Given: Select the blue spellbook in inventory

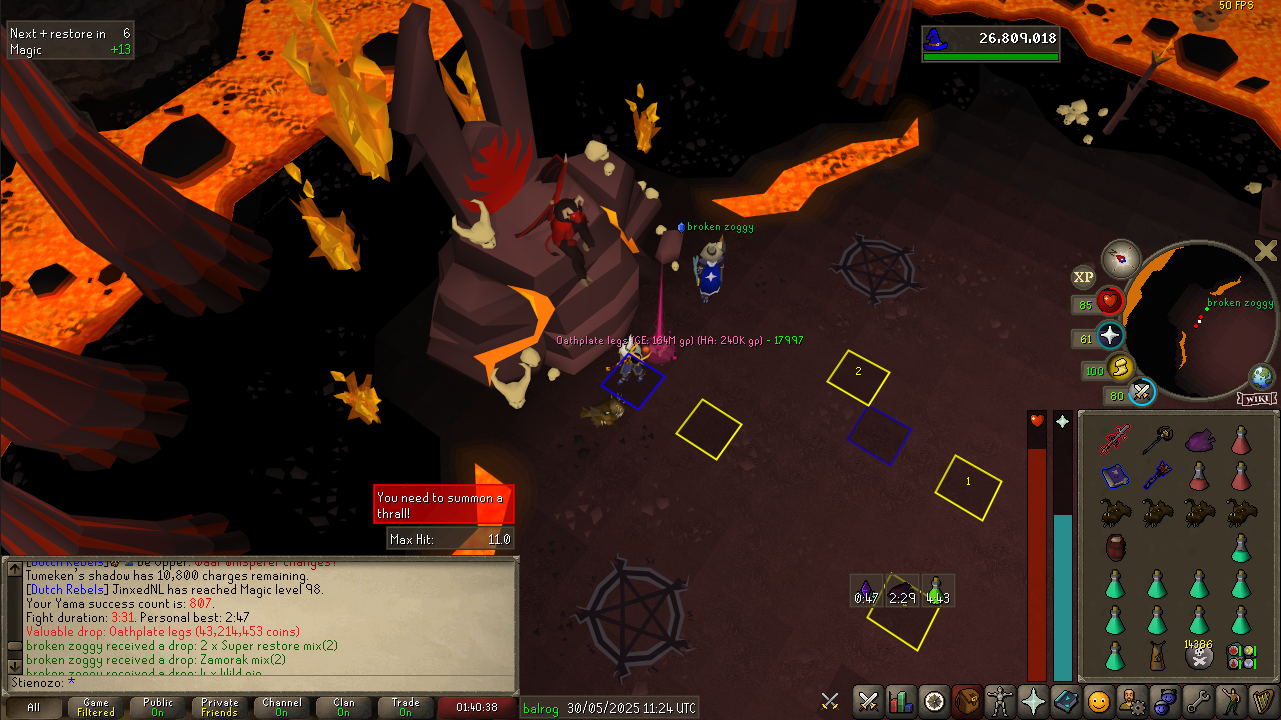Looking at the screenshot, I should coord(1114,475).
